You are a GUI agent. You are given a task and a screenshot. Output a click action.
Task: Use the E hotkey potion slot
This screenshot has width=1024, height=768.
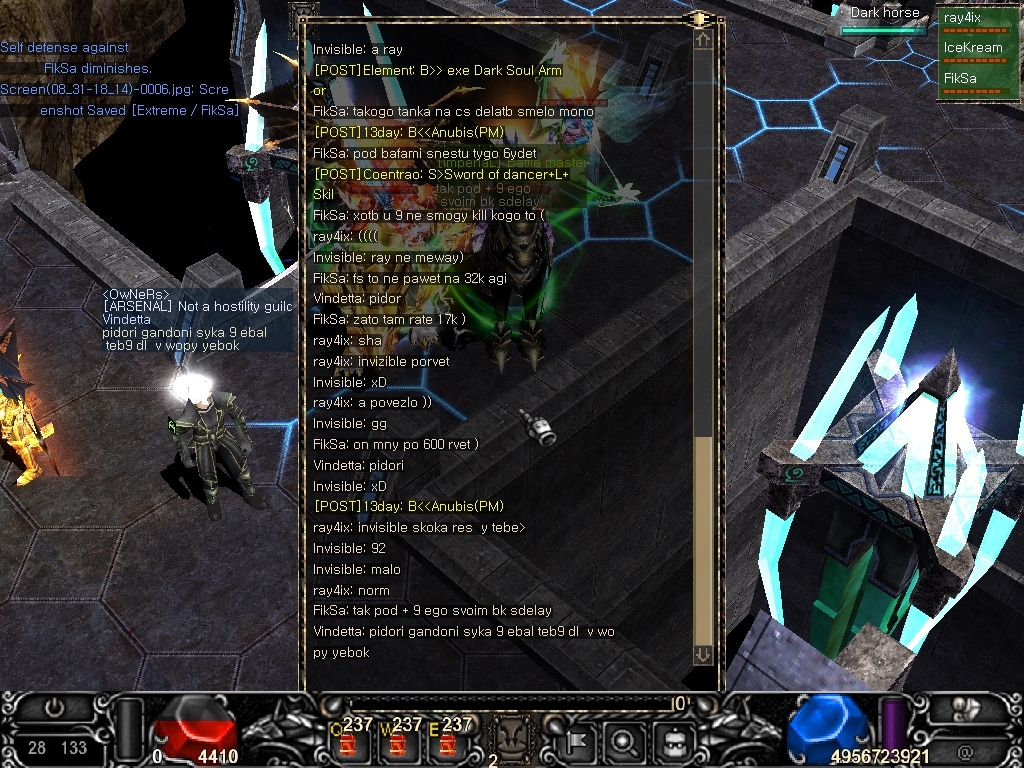click(x=449, y=742)
